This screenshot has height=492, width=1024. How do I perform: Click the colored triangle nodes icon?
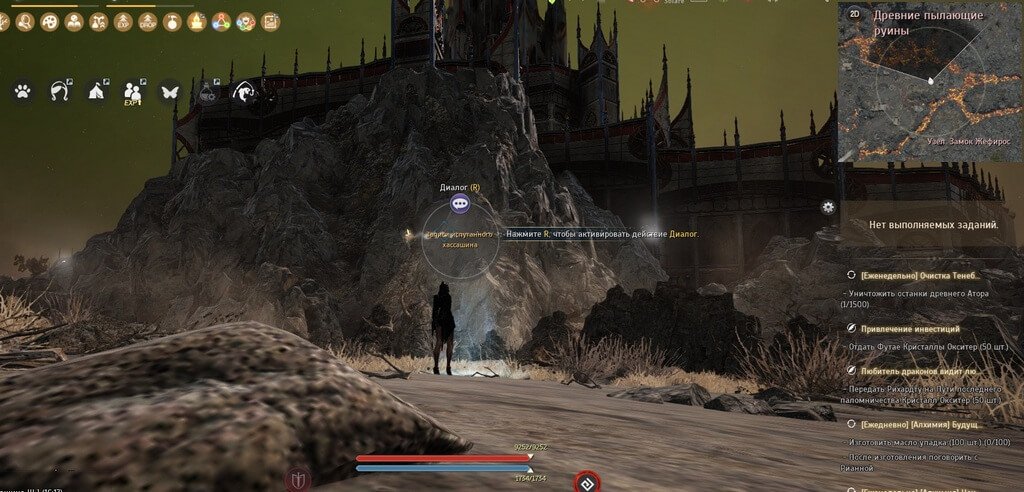(x=221, y=21)
